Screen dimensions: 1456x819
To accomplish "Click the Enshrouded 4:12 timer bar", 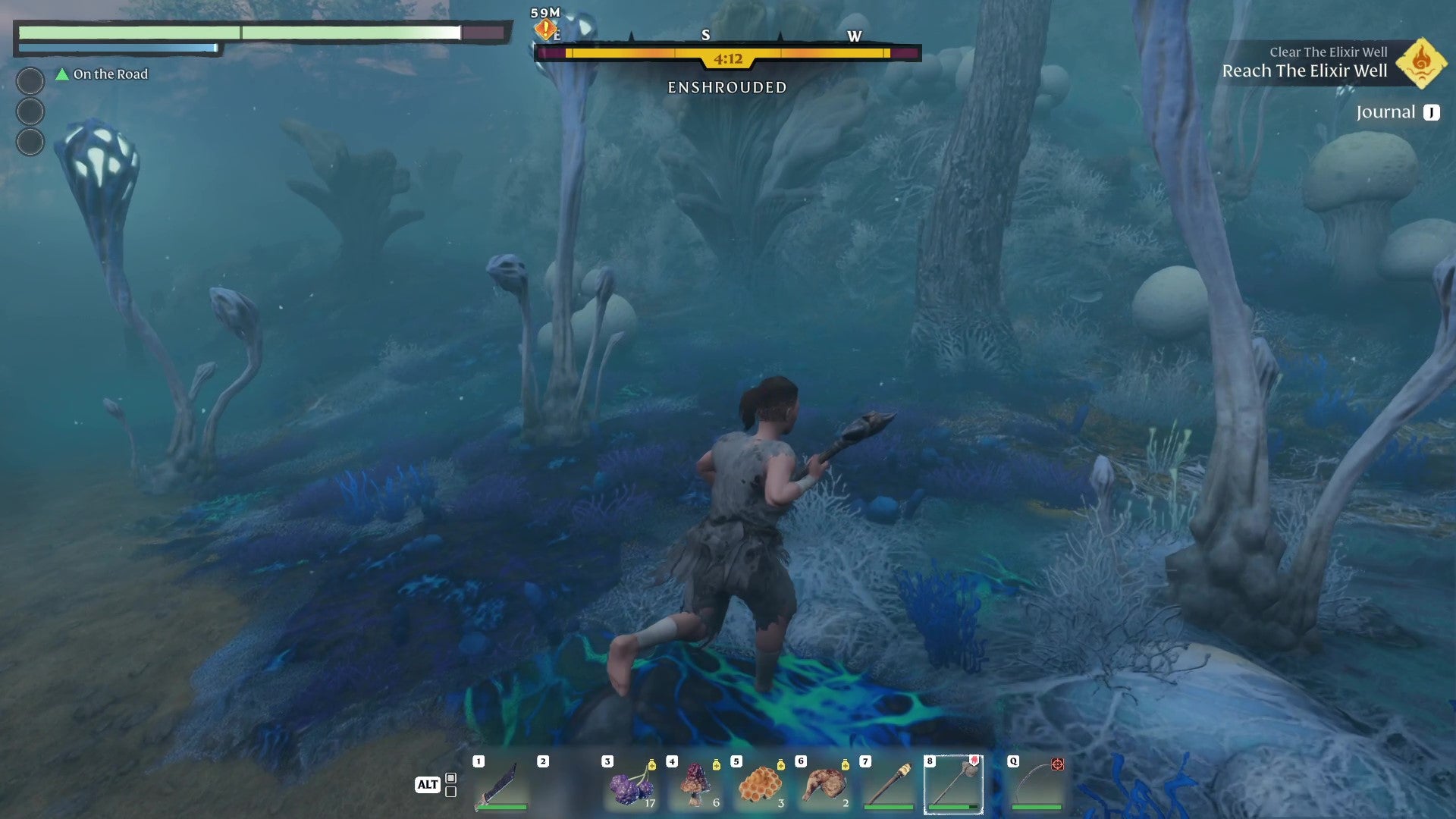I will click(728, 57).
